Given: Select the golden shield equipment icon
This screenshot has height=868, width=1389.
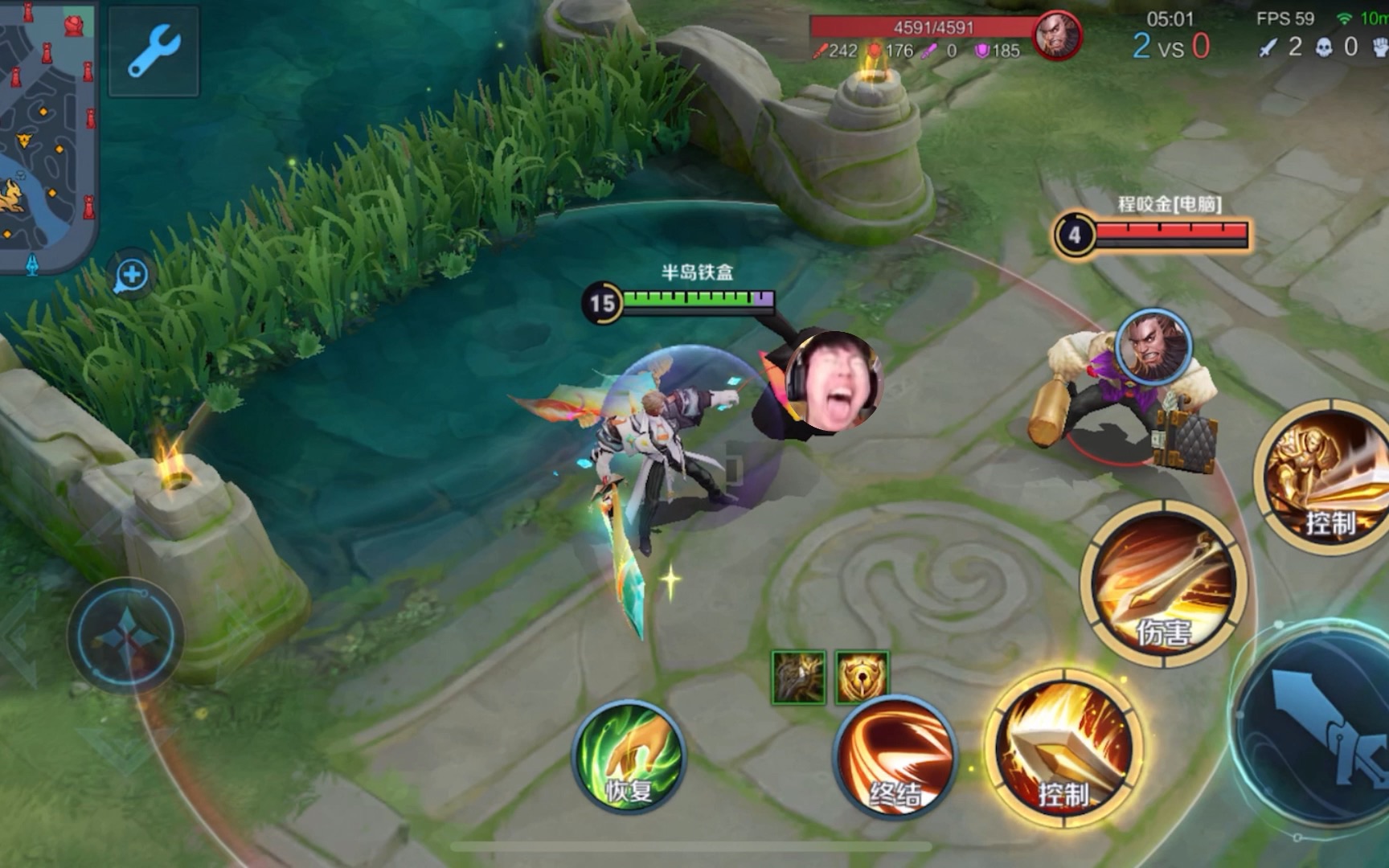Looking at the screenshot, I should [862, 677].
